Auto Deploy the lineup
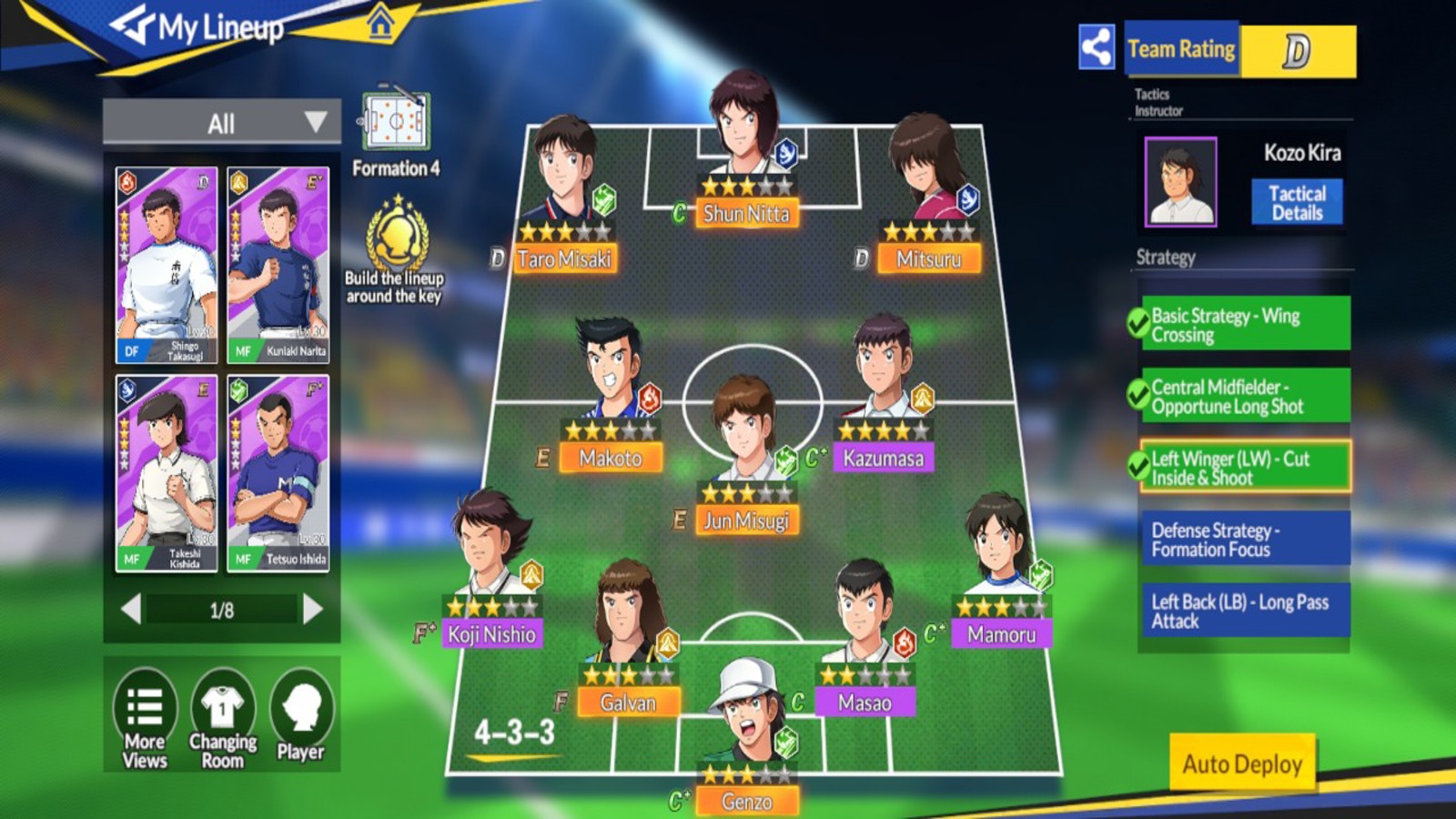1456x819 pixels. [1242, 763]
